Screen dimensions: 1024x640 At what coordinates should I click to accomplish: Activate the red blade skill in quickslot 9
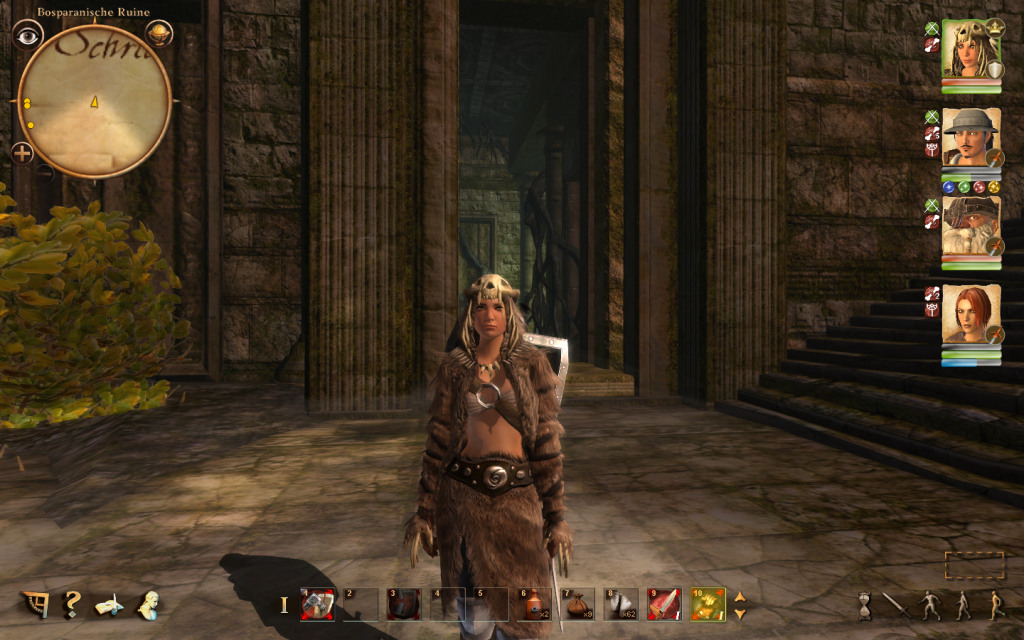663,603
